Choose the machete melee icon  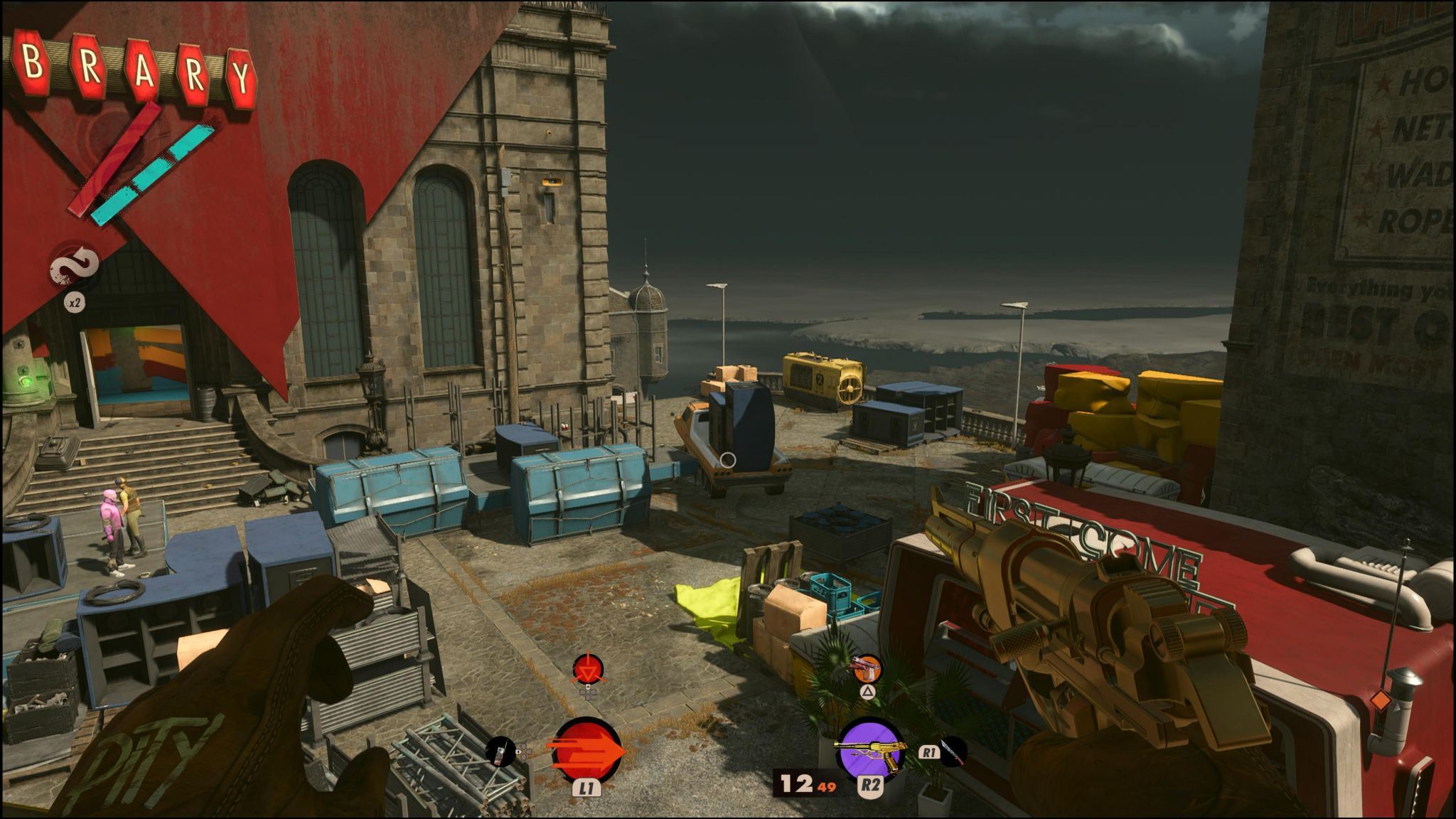(x=953, y=751)
